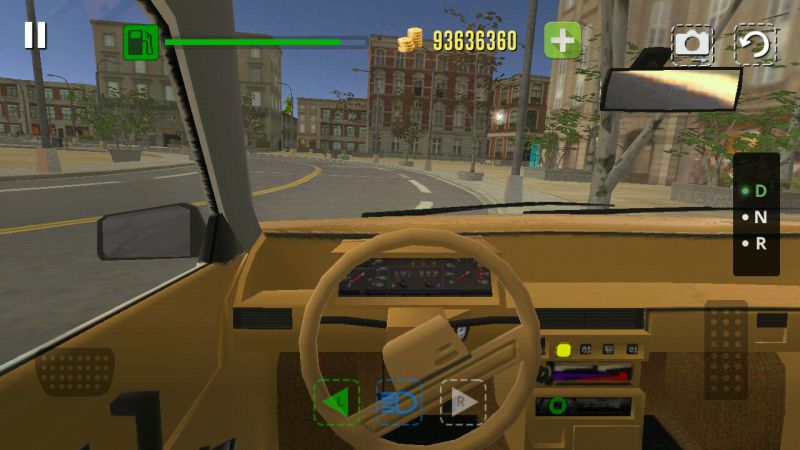This screenshot has height=450, width=800.
Task: Switch the camera view
Action: point(691,43)
